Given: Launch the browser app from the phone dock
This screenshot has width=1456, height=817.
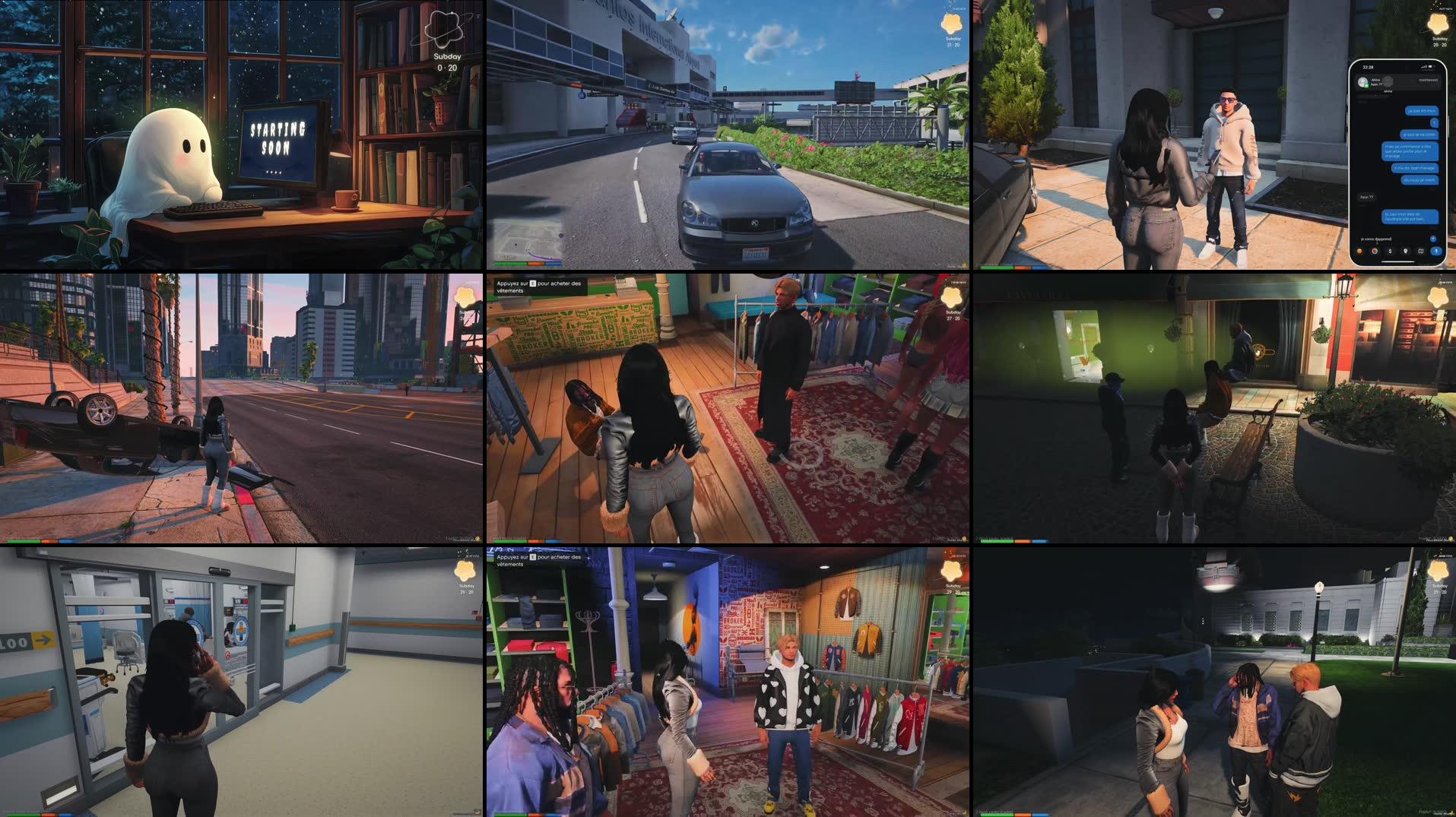Looking at the screenshot, I should [1375, 251].
